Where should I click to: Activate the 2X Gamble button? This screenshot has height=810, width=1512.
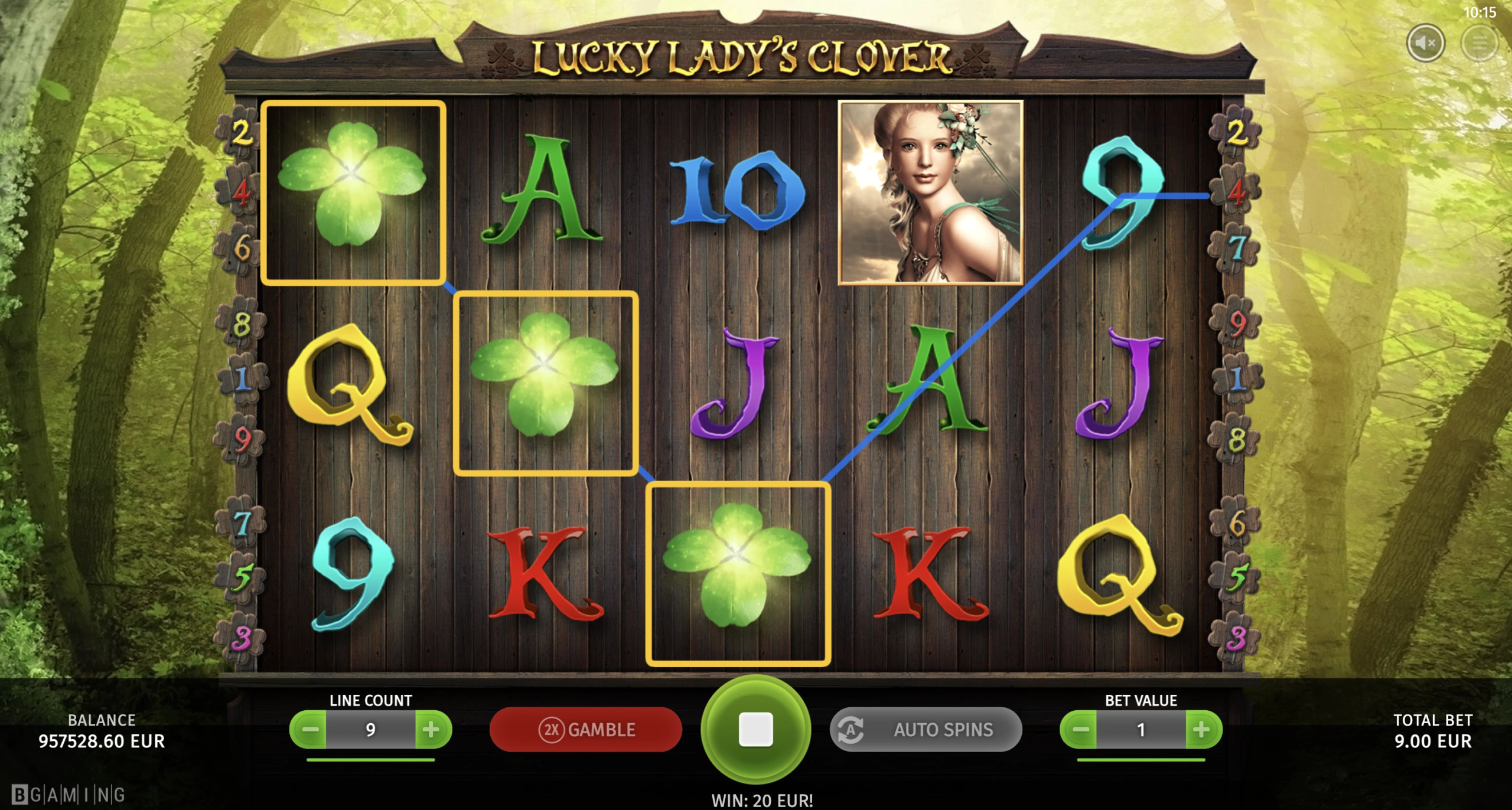[x=585, y=730]
